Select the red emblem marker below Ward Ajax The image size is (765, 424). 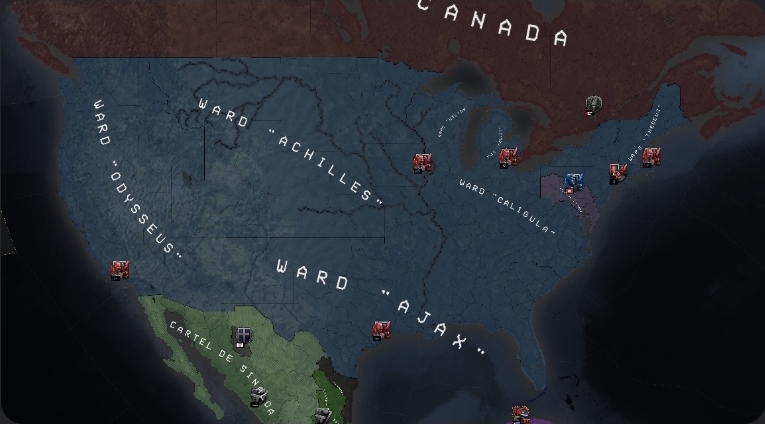click(x=382, y=329)
